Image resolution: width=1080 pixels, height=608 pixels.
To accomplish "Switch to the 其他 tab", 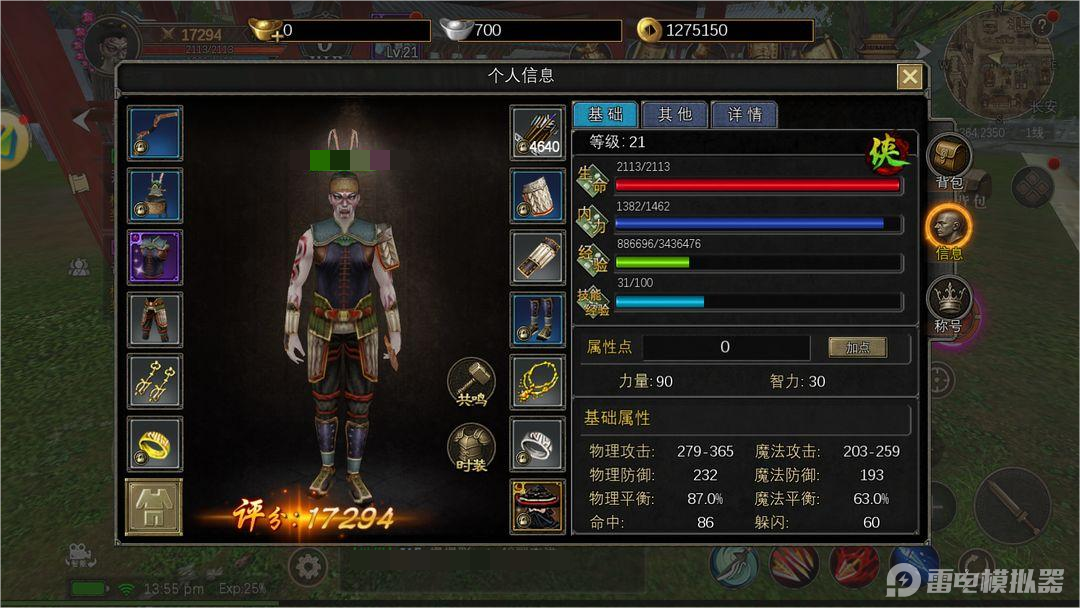I will pos(674,114).
